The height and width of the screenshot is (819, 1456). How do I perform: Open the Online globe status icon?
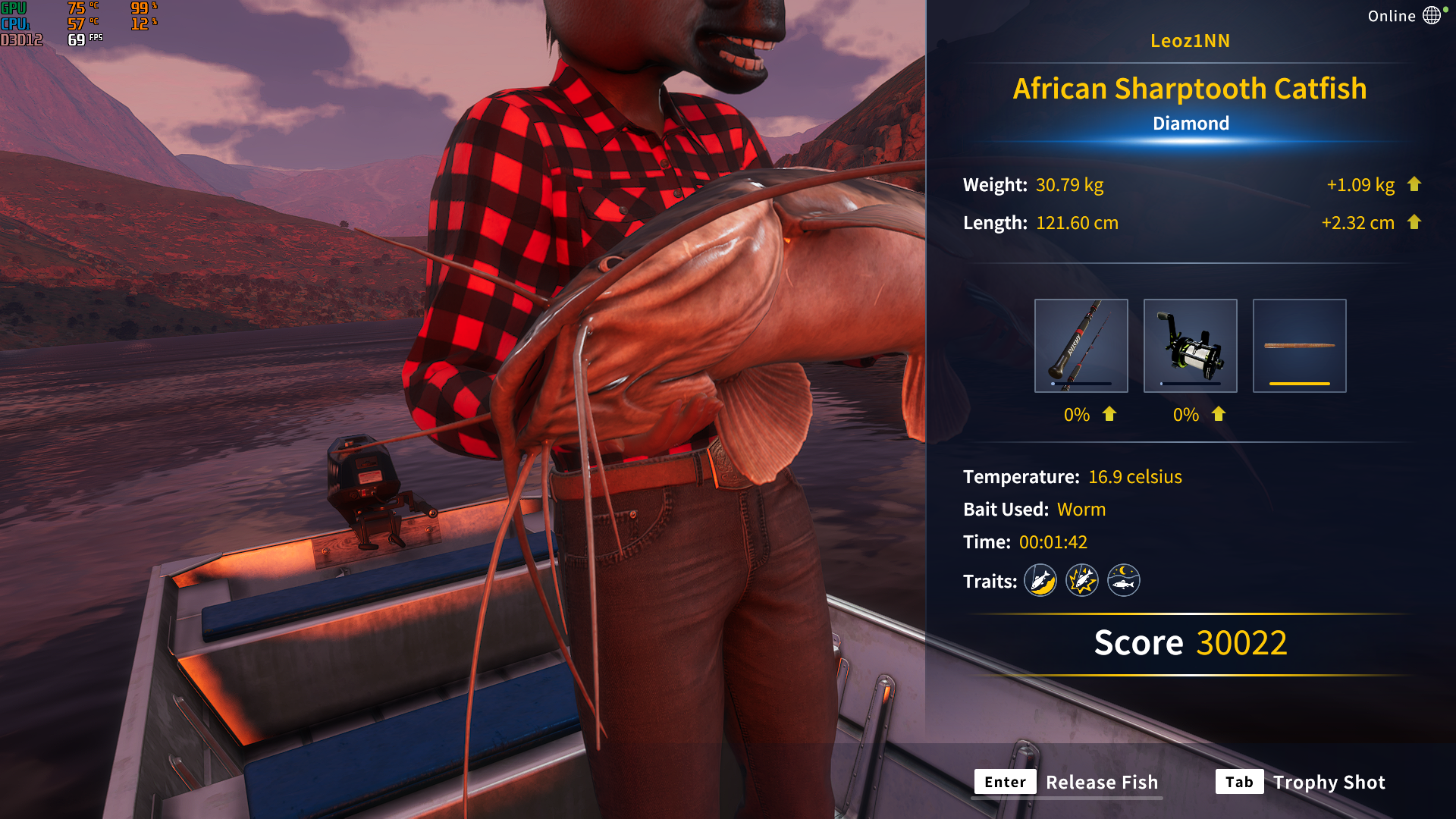point(1431,16)
